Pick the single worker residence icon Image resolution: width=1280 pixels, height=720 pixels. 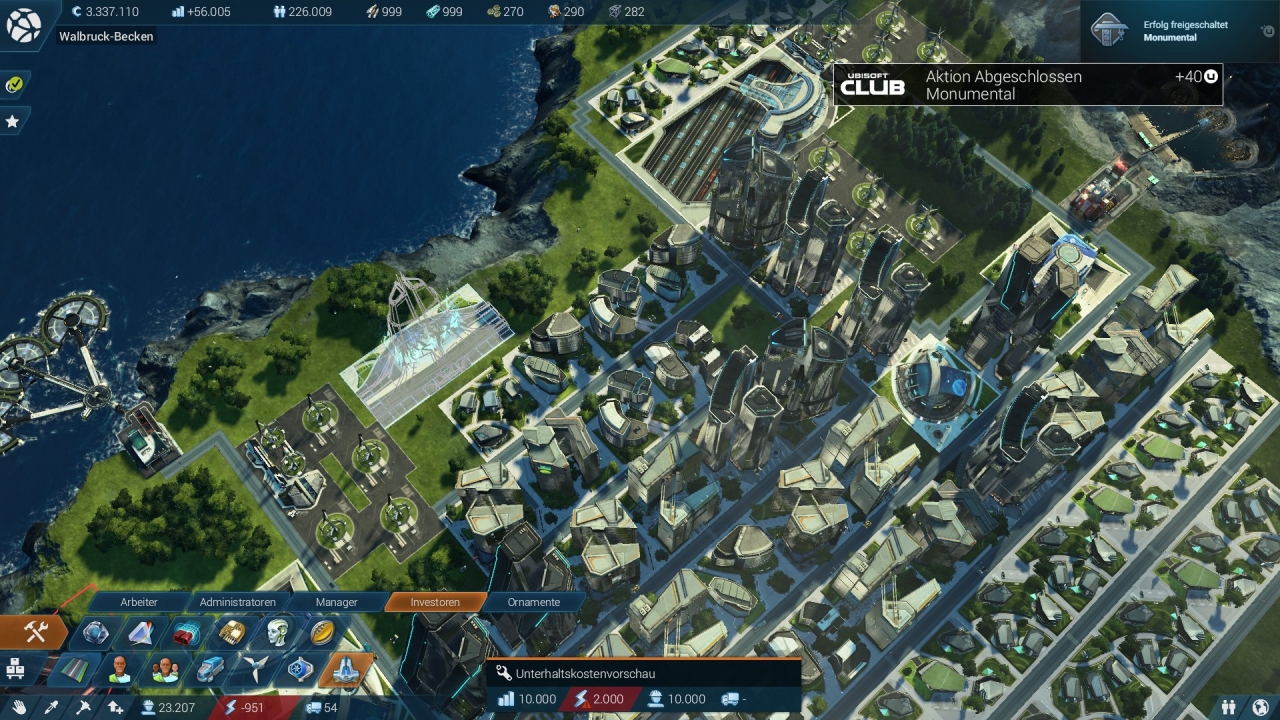pyautogui.click(x=120, y=669)
